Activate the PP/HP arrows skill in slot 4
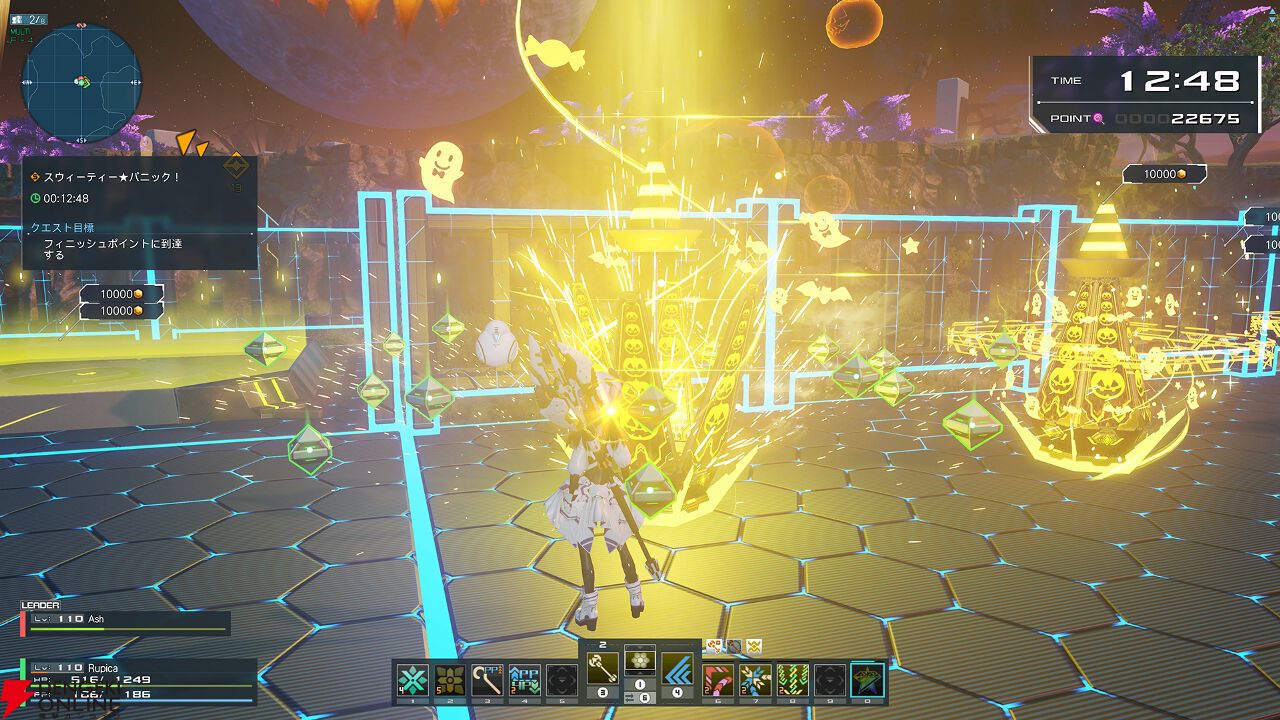Image resolution: width=1280 pixels, height=720 pixels. (x=524, y=680)
